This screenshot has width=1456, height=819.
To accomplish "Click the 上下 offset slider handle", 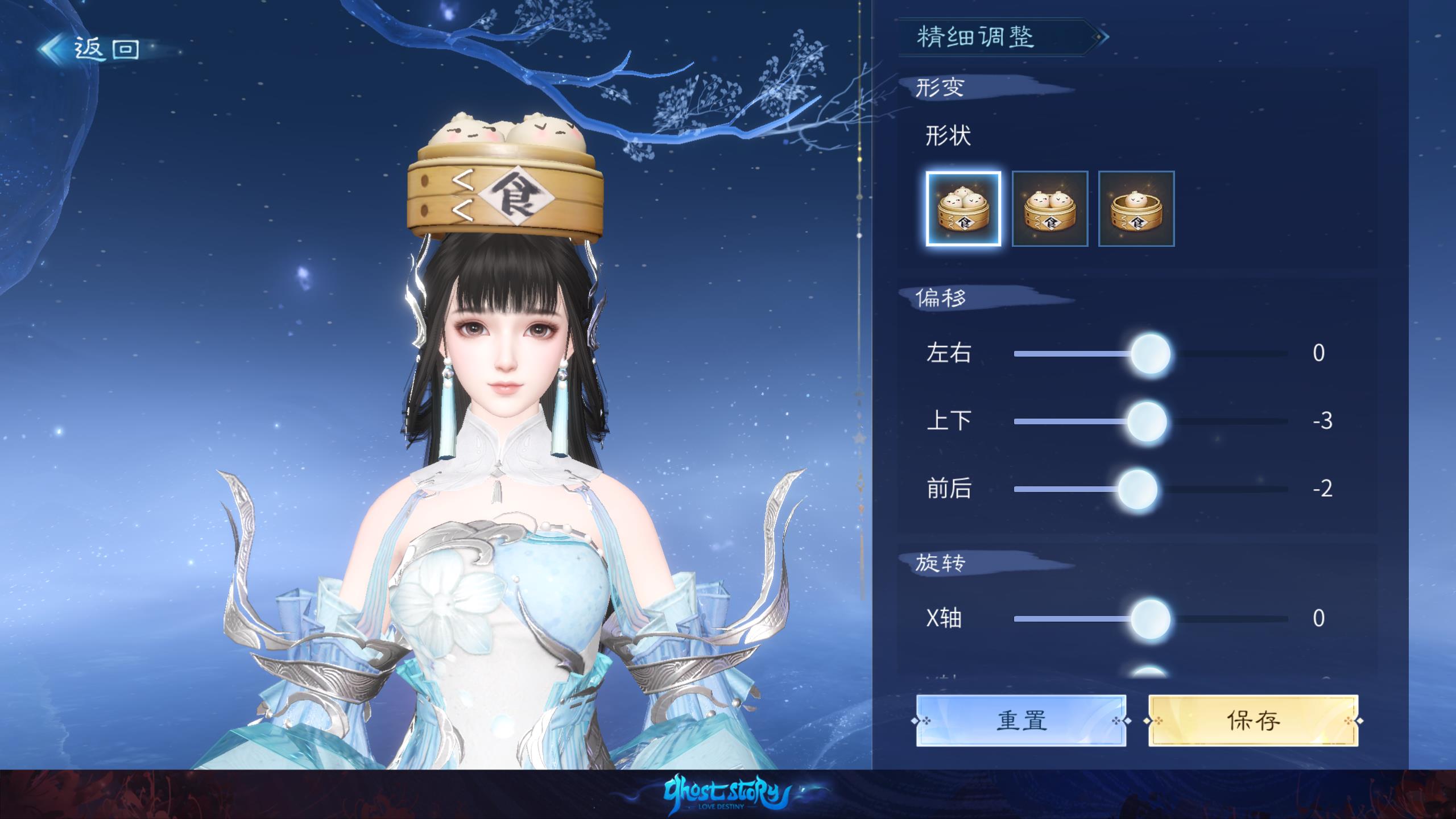I will (x=1147, y=421).
